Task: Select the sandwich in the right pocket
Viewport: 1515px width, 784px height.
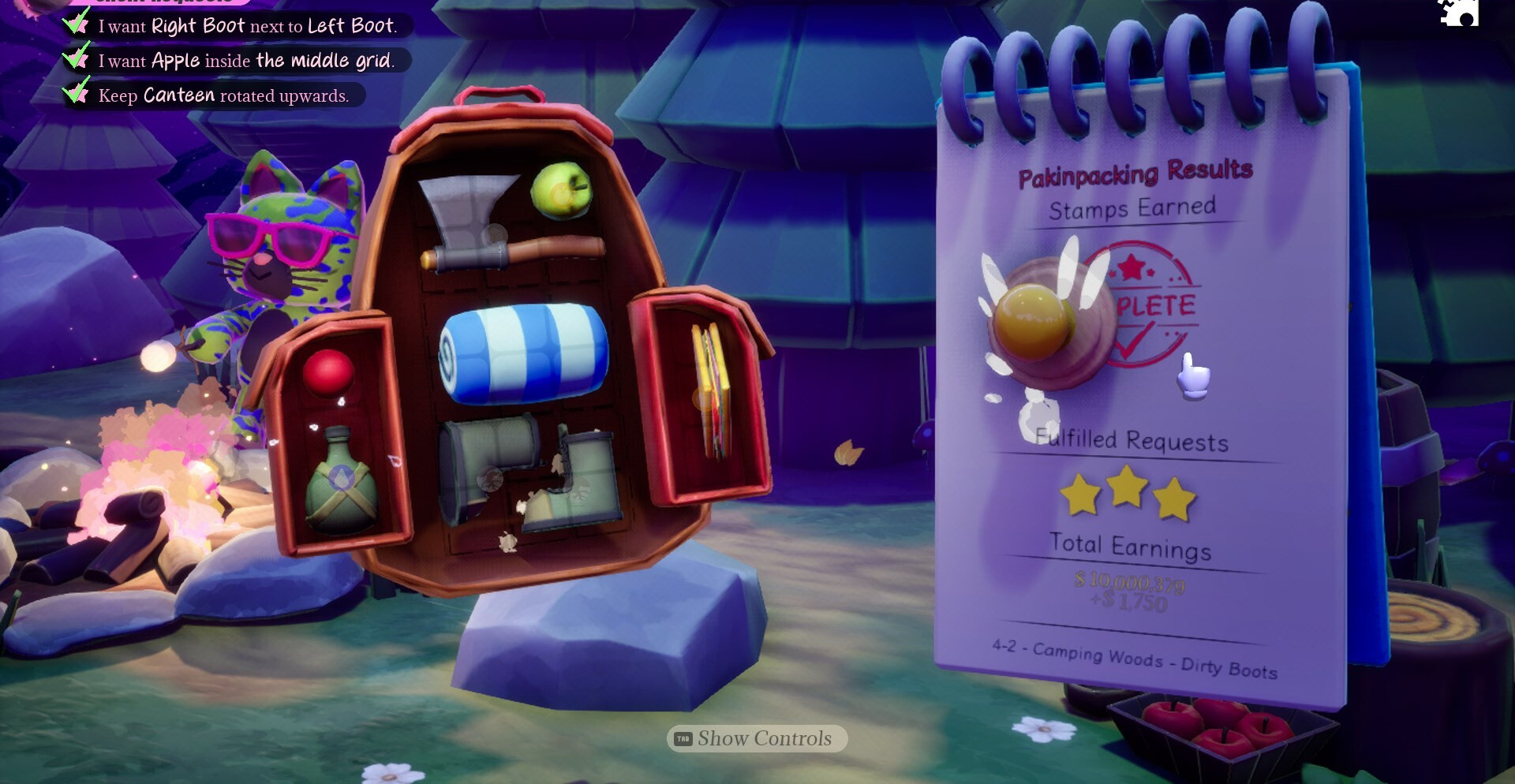Action: coord(711,390)
